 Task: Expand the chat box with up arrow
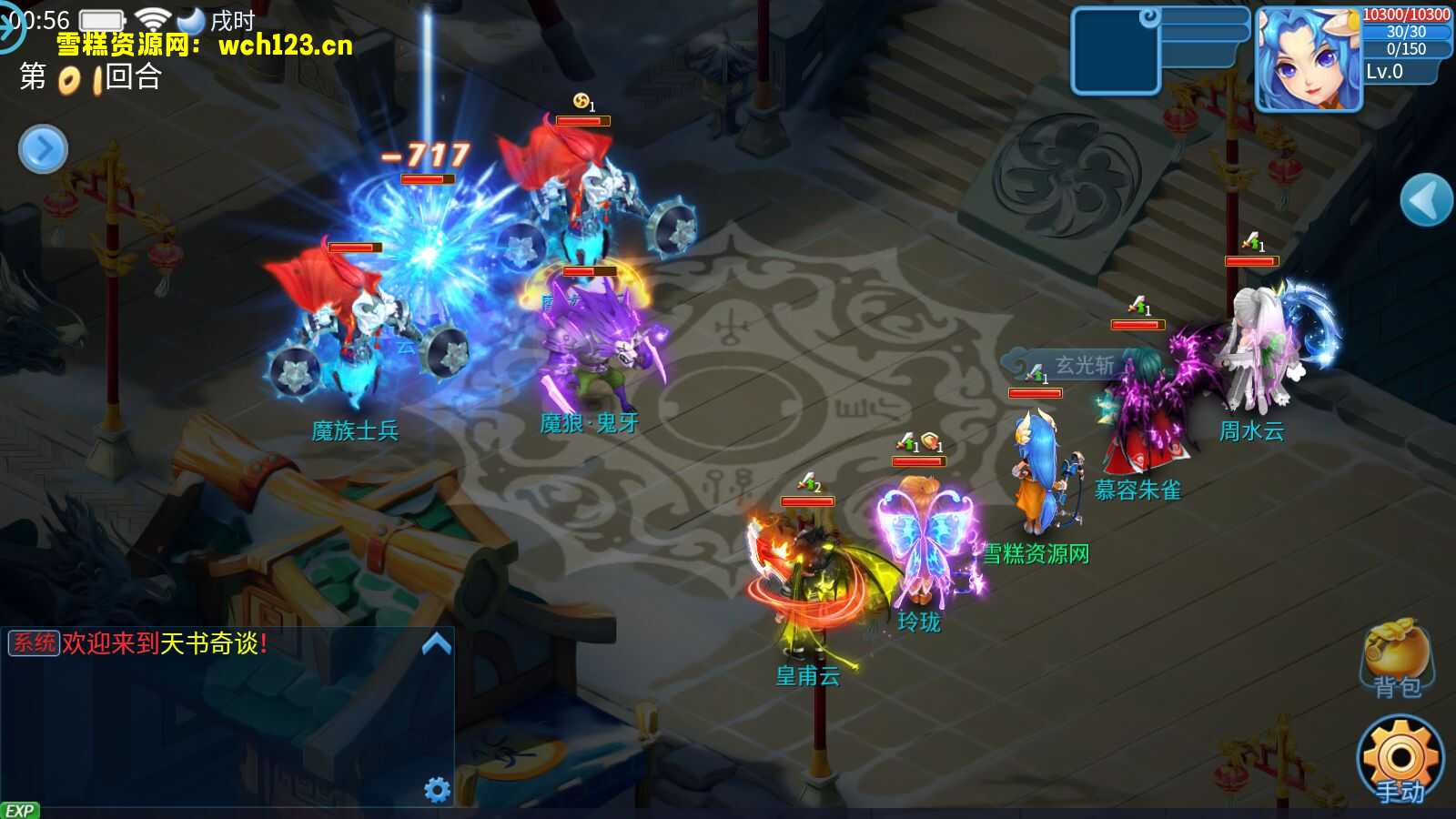click(437, 644)
